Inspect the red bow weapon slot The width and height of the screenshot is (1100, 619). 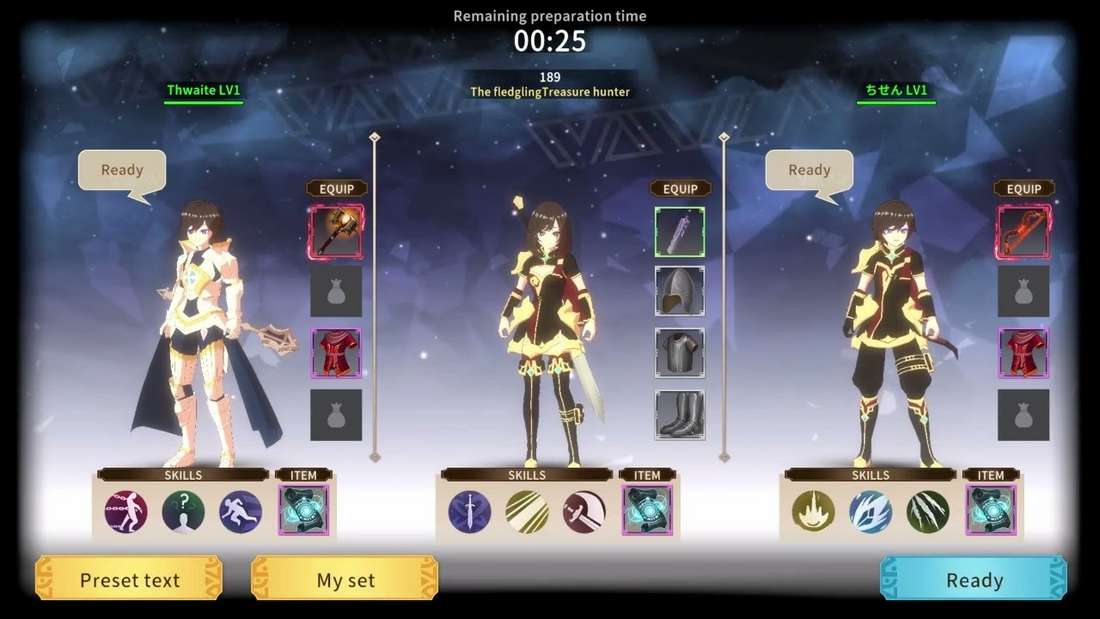1023,232
